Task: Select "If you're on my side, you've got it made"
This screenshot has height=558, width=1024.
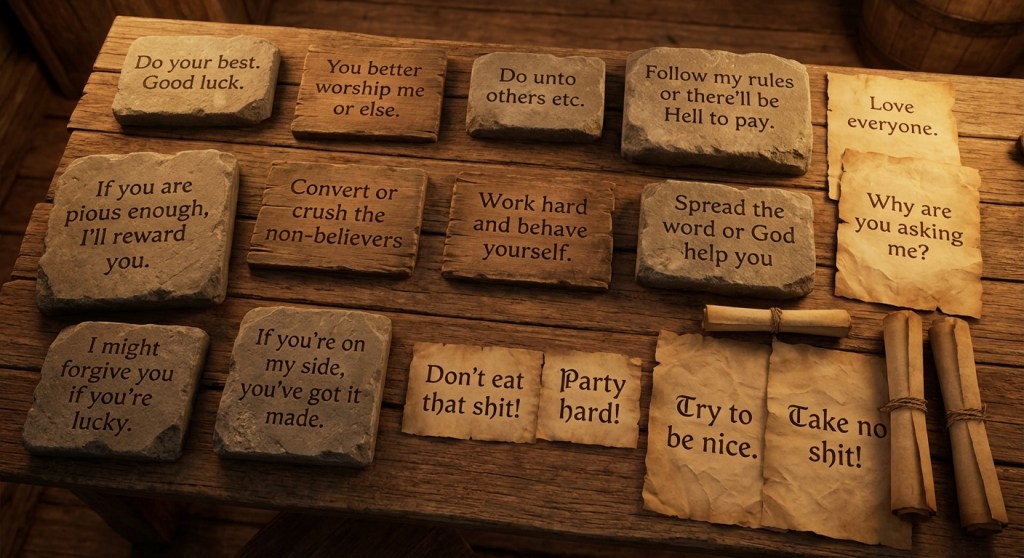Action: 304,381
